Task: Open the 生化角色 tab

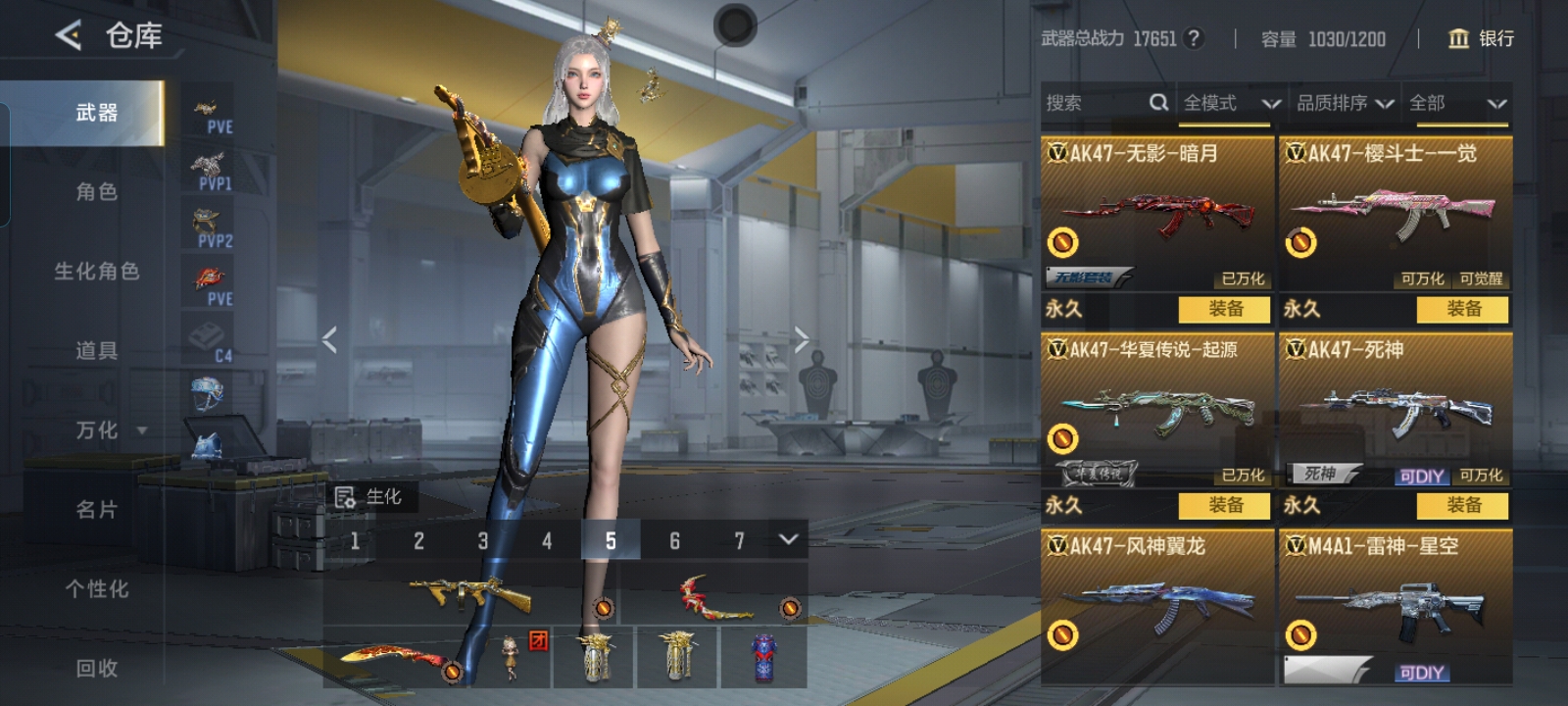Action: 96,272
